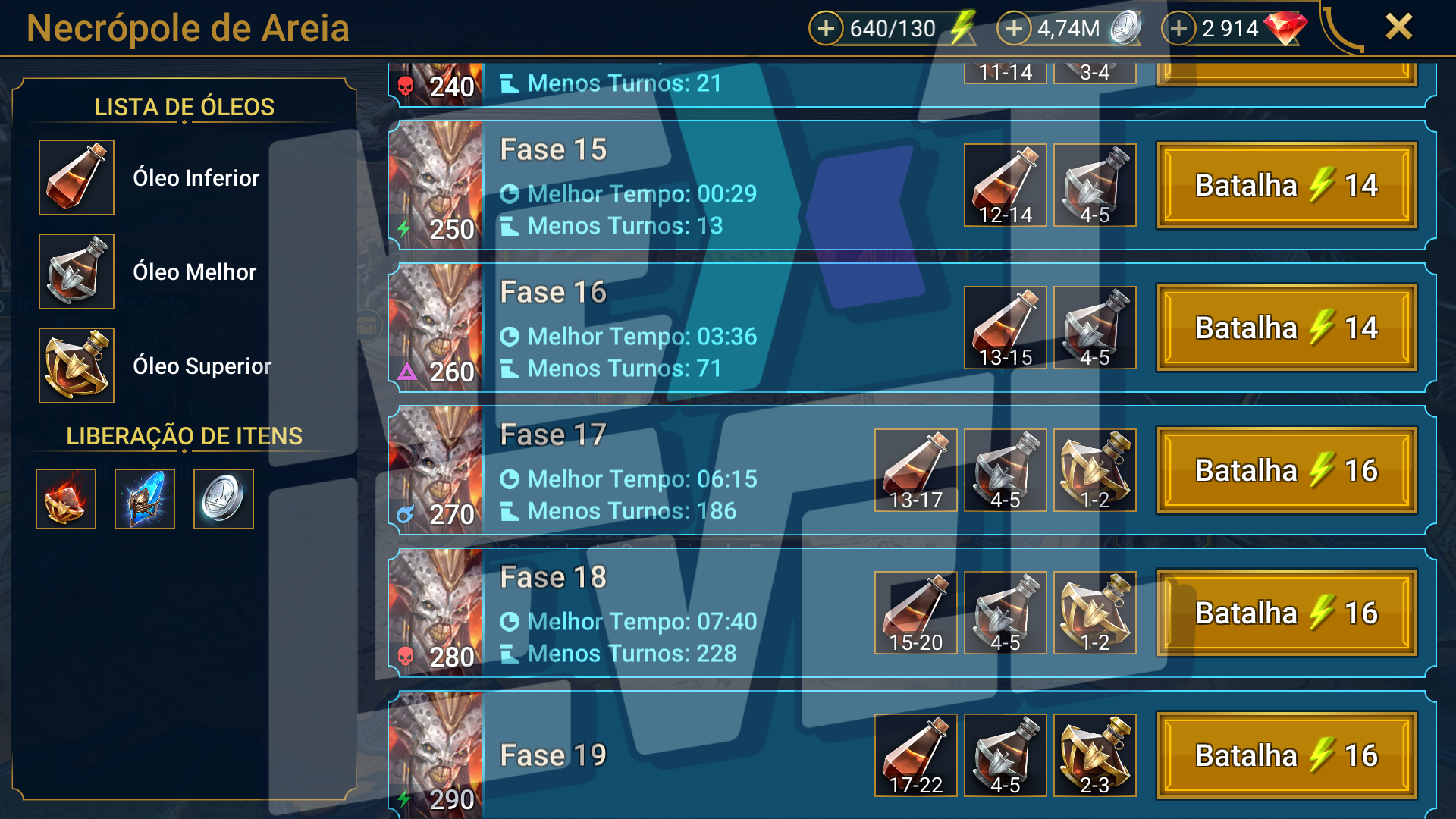Select the Óleo Superior icon in oil list
Image resolution: width=1456 pixels, height=819 pixels.
pos(77,366)
